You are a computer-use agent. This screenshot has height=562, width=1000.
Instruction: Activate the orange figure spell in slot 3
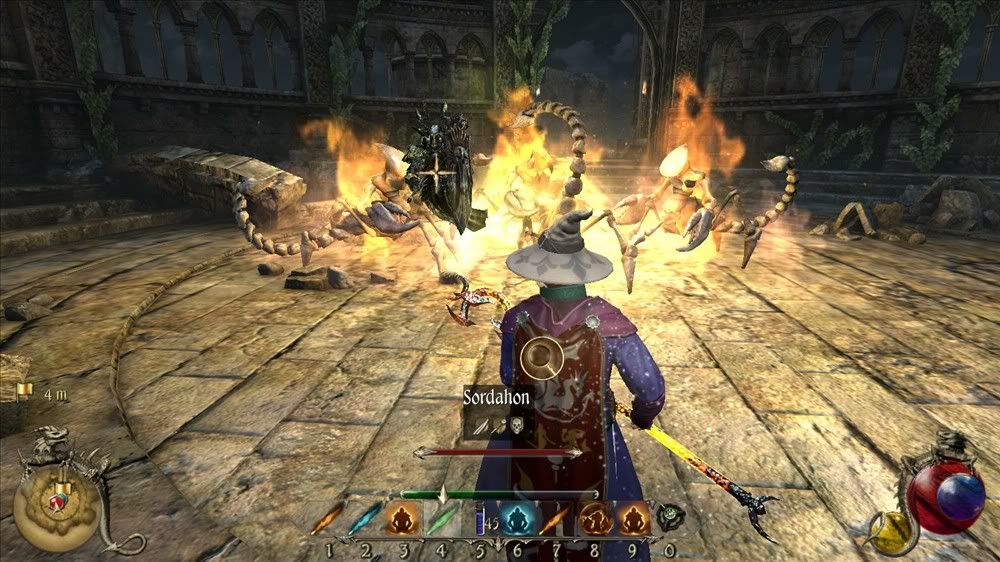403,519
